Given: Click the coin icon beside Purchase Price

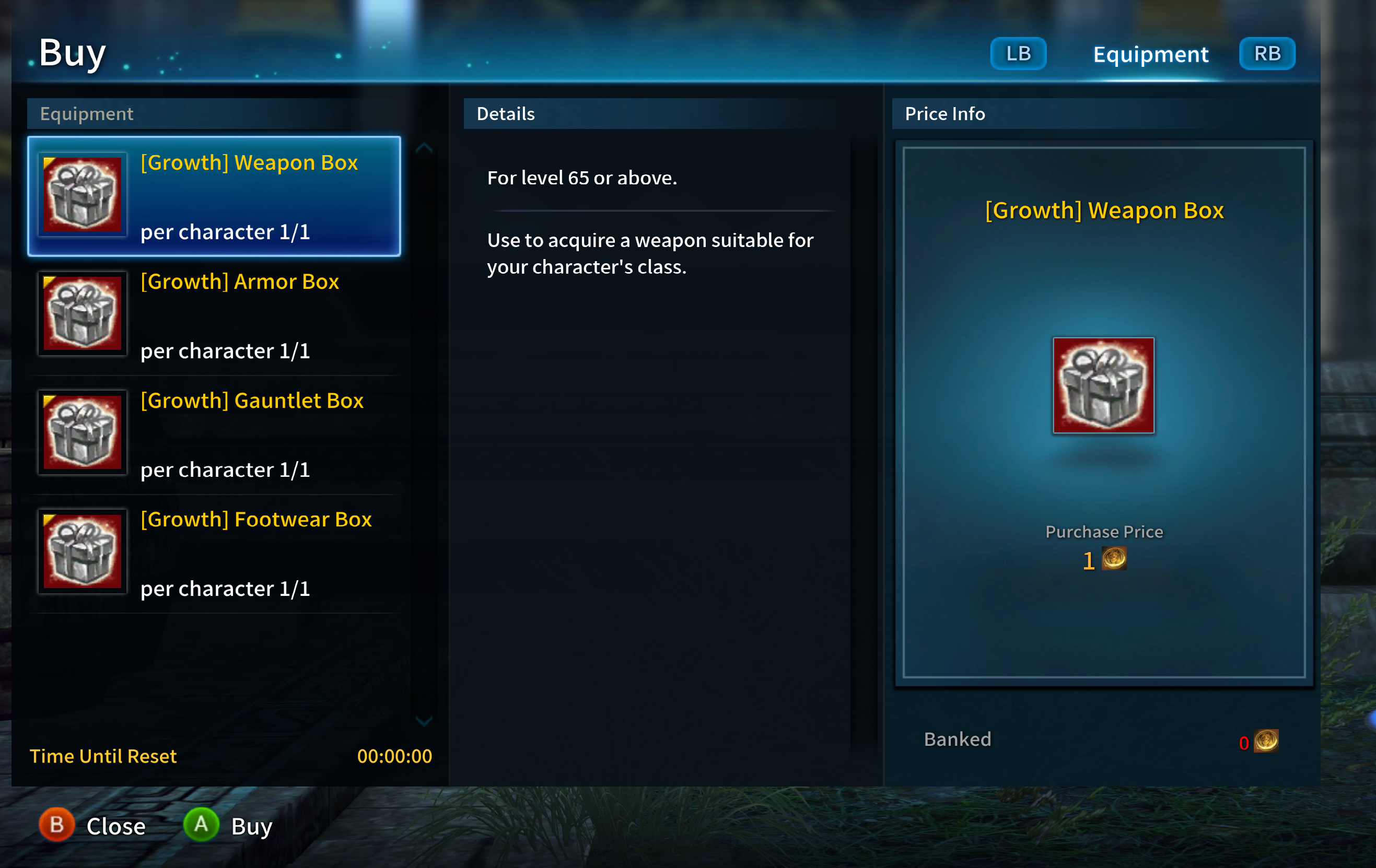Looking at the screenshot, I should coord(1115,559).
